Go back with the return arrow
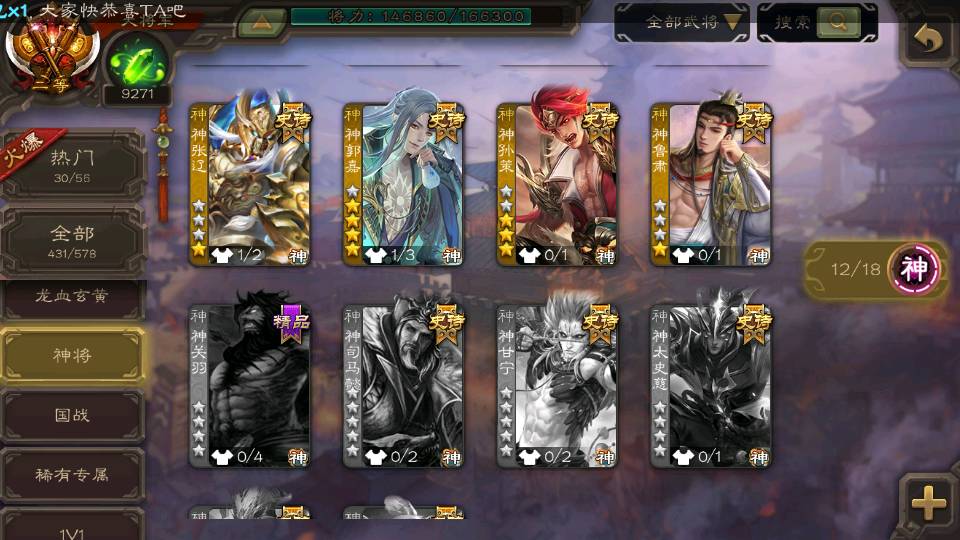 [929, 40]
